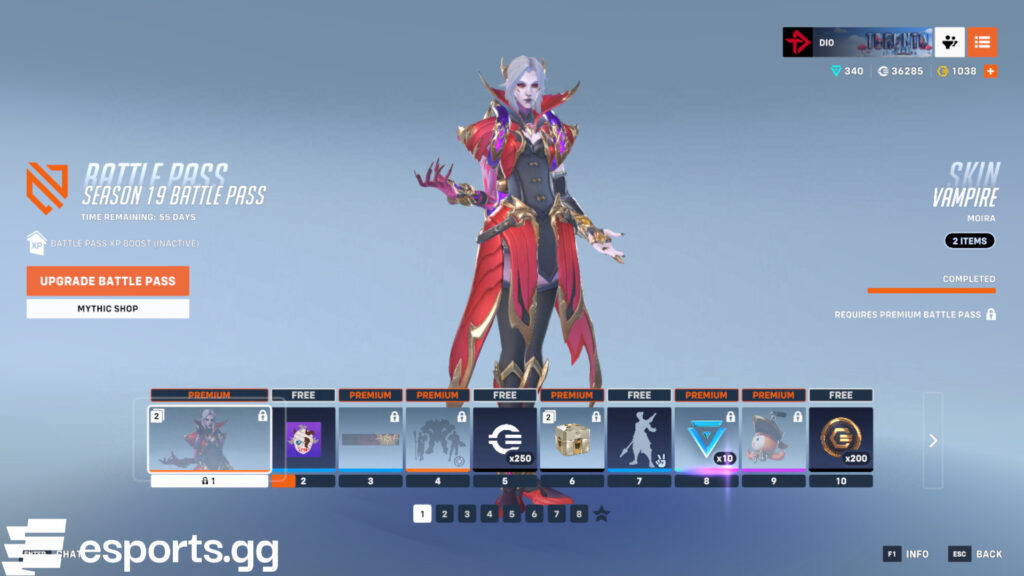Select the tier 2 jester mask reward
This screenshot has width=1024, height=576.
304,438
